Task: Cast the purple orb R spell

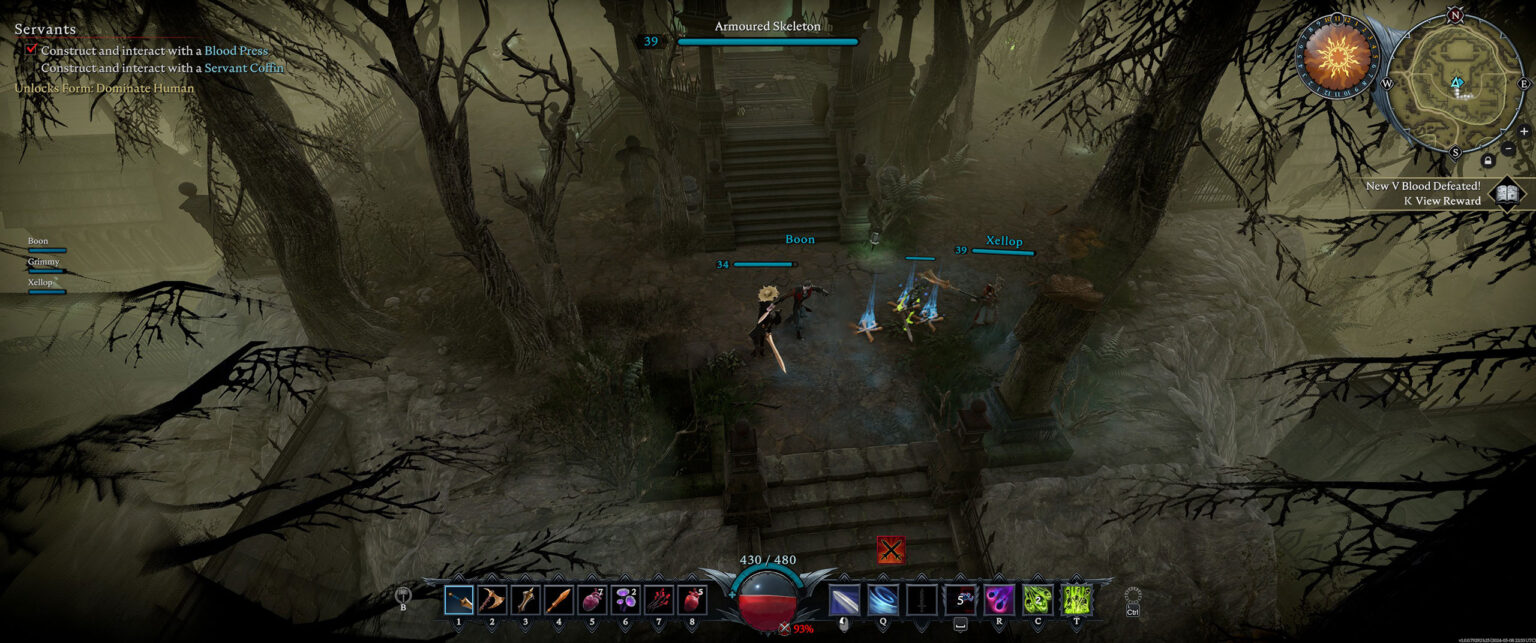Action: (x=999, y=599)
